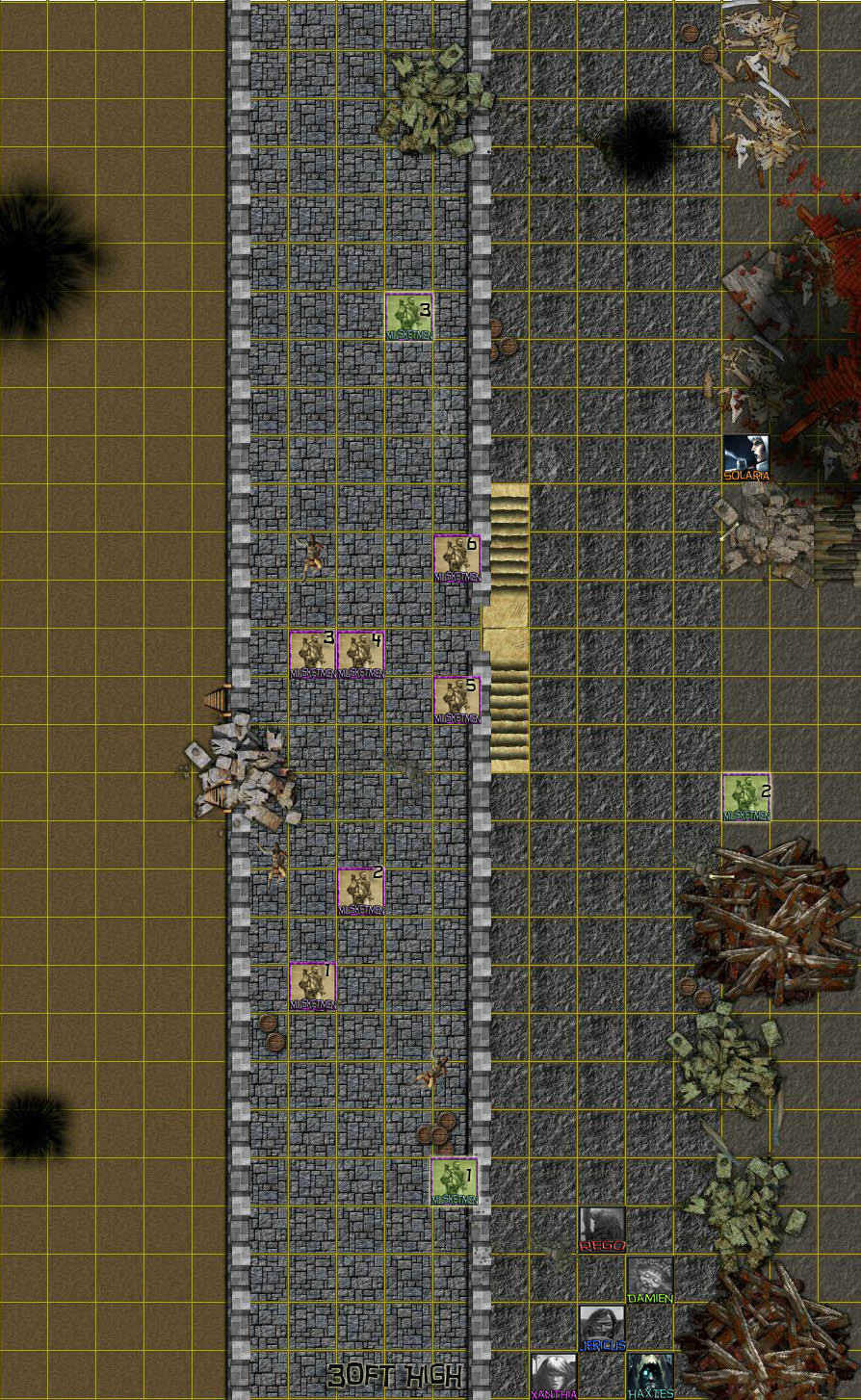The height and width of the screenshot is (1400, 861).
Task: Select the Haxties hooded character token
Action: [650, 1375]
